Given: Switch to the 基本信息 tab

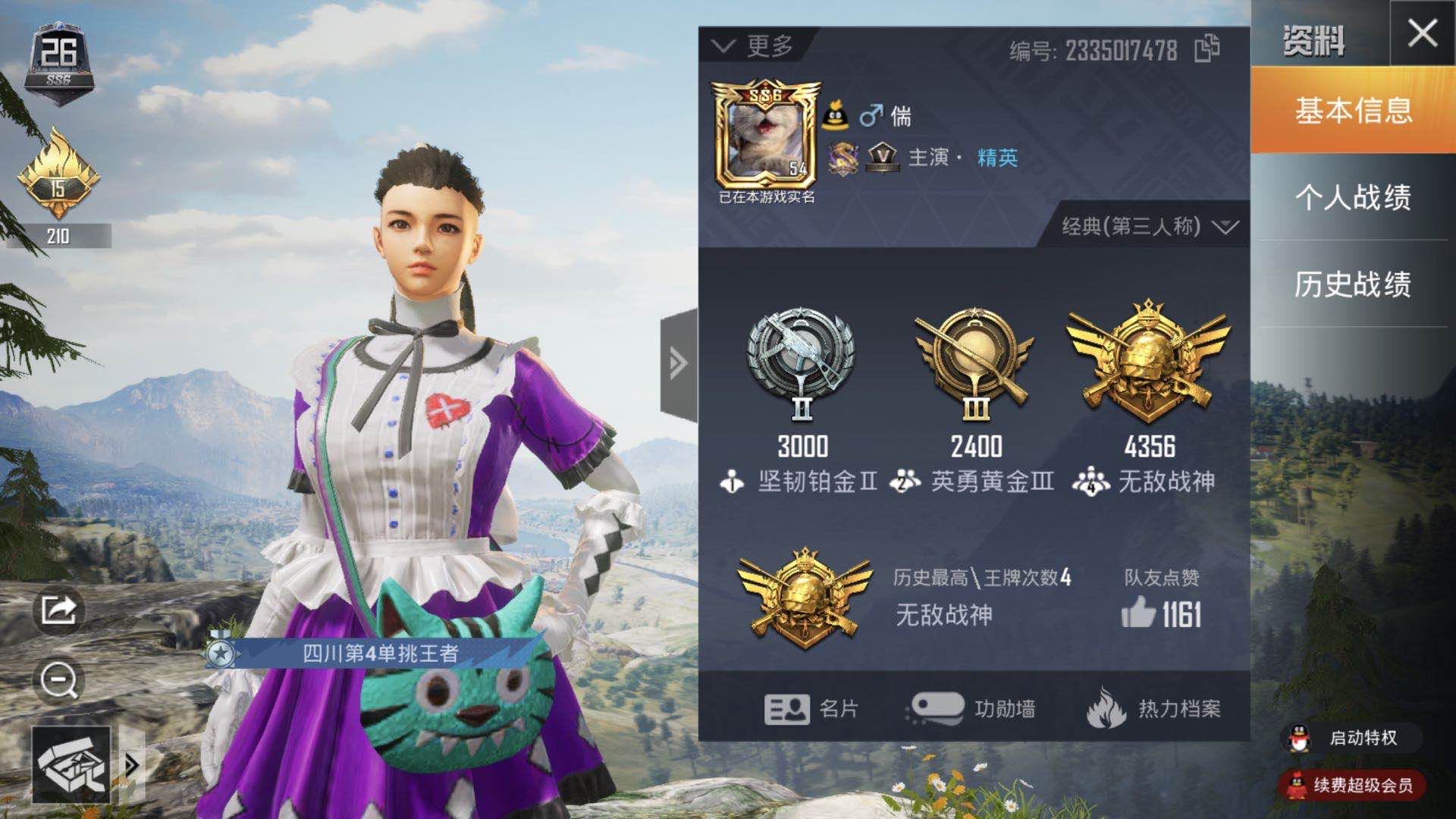Looking at the screenshot, I should [x=1353, y=111].
